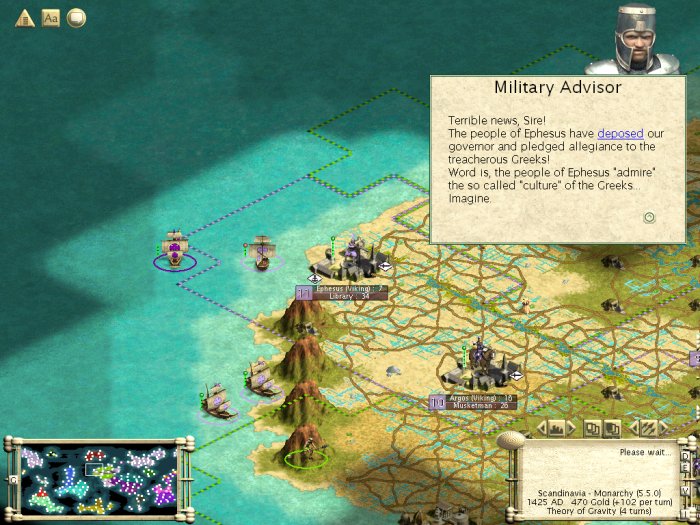Dismiss the Military Advisor popup circle button
This screenshot has width=700, height=525.
(x=649, y=217)
